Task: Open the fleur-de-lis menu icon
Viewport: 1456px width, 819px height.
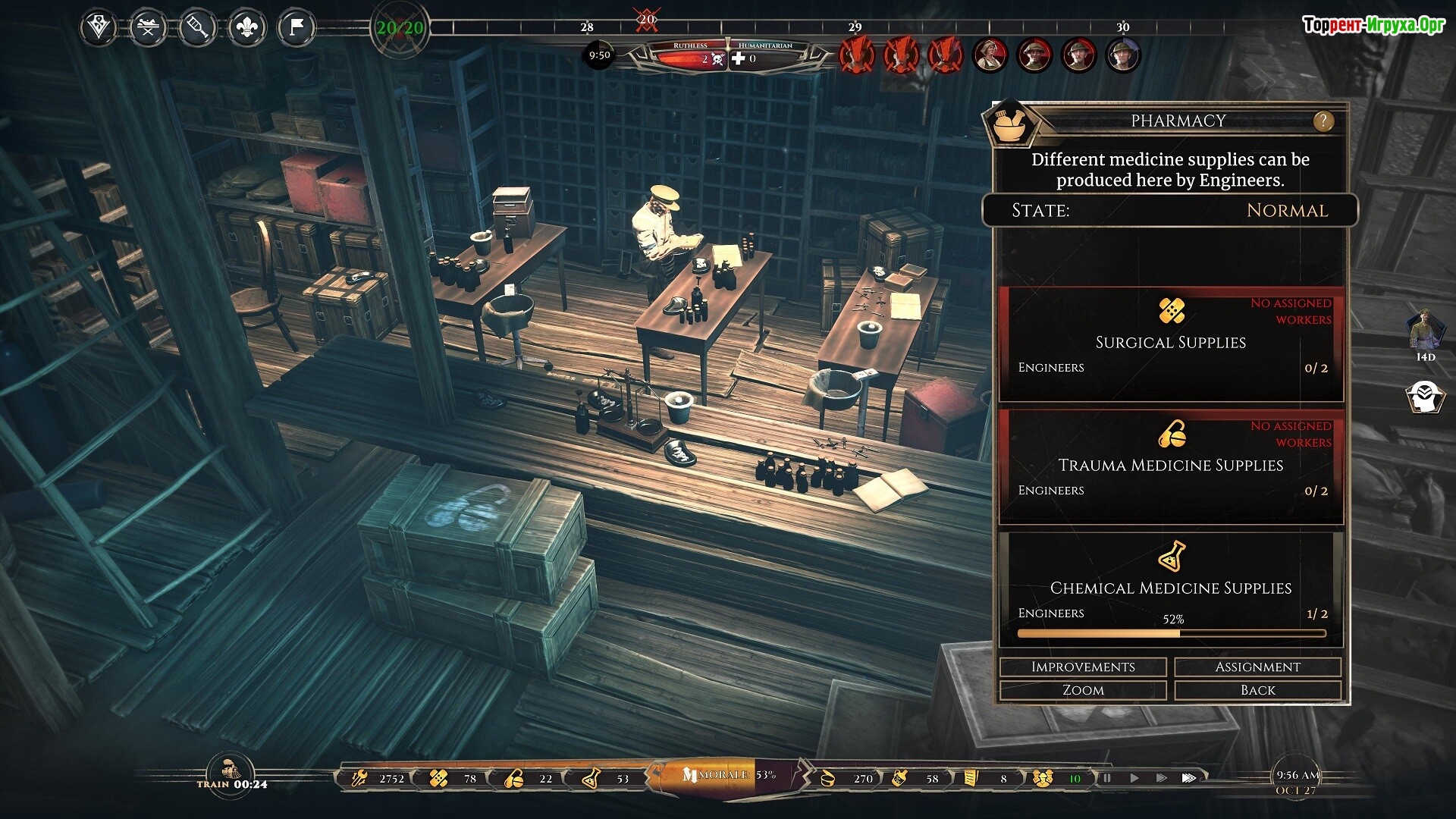Action: tap(246, 29)
